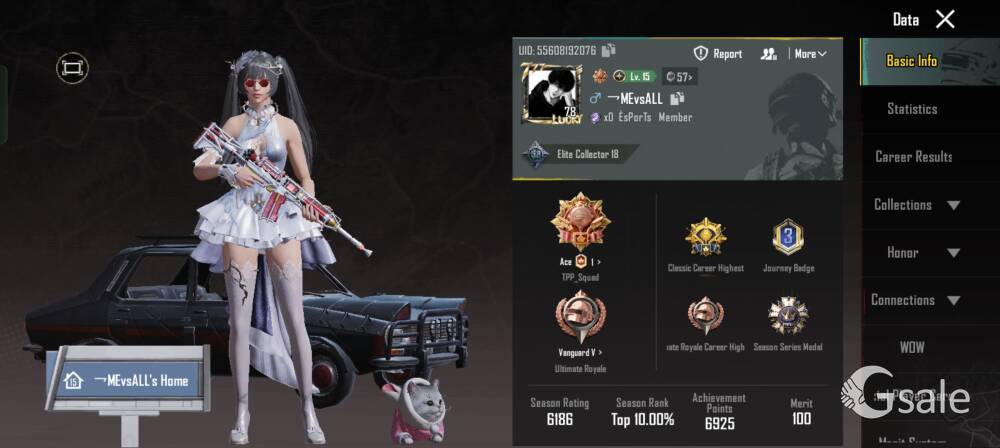
Task: Expand the Connections section
Action: tap(916, 300)
